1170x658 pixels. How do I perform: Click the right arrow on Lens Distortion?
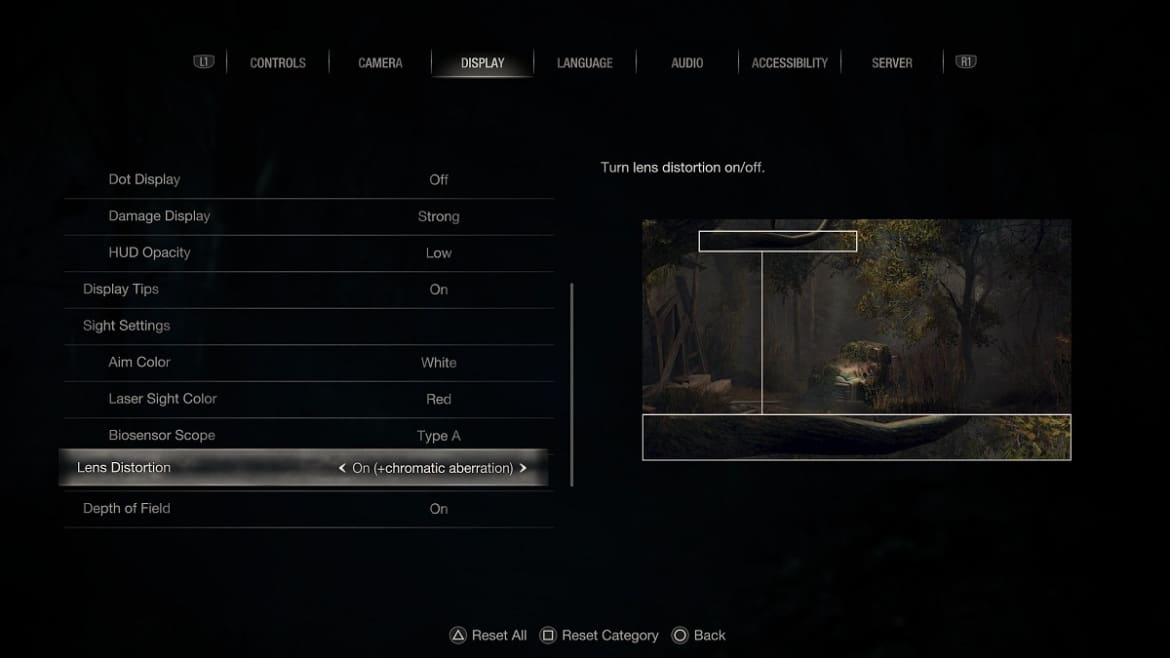coord(523,468)
